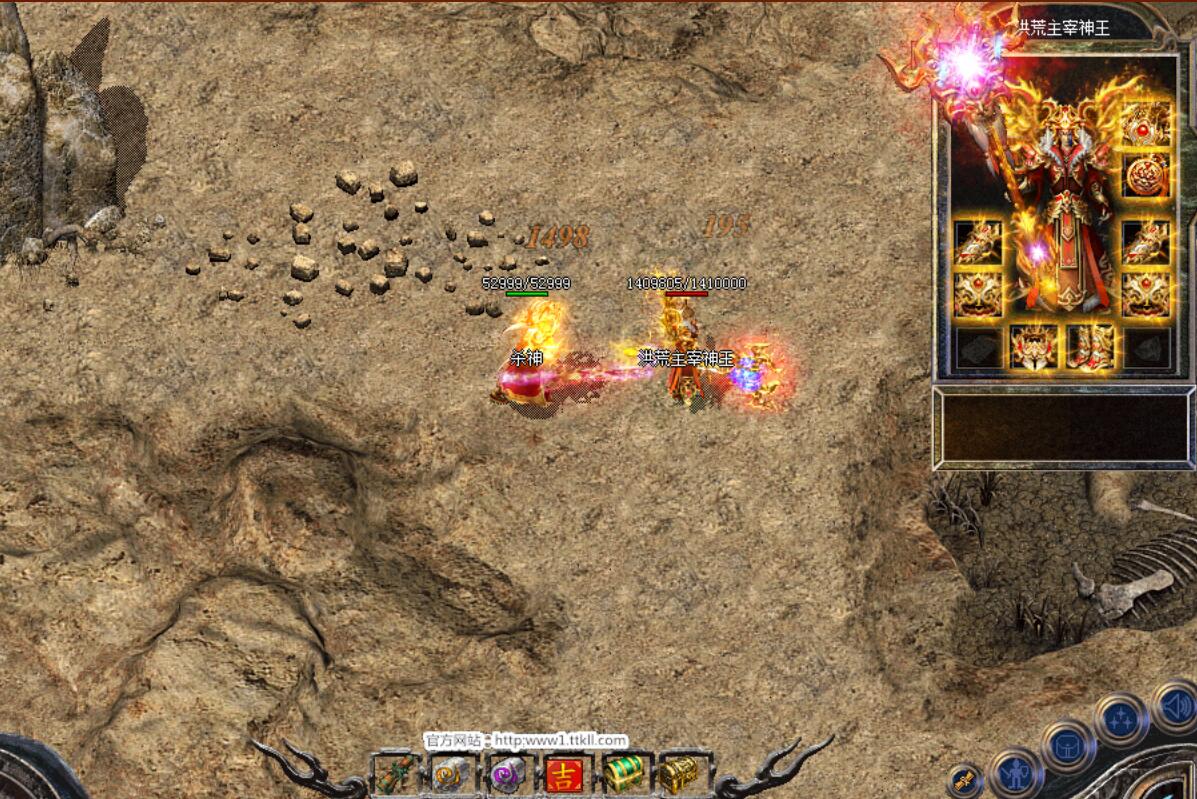Click the official website URL link

coord(559,741)
